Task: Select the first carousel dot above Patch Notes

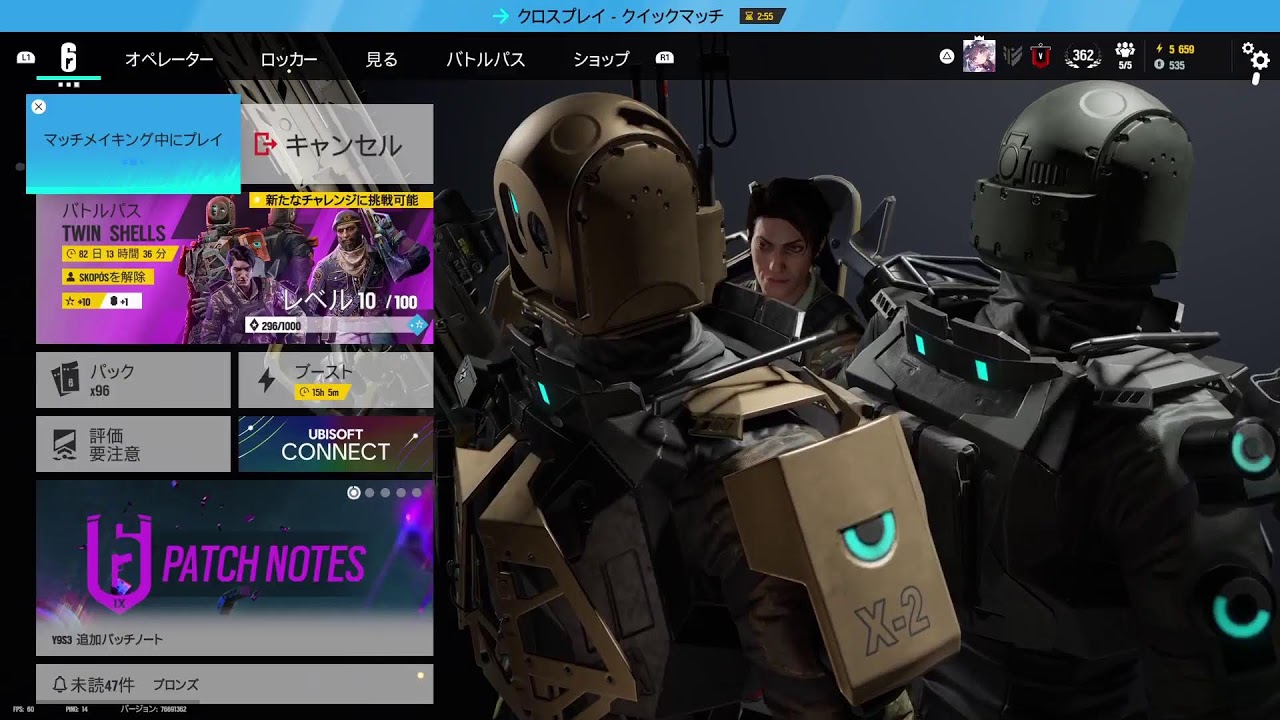Action: pos(353,492)
